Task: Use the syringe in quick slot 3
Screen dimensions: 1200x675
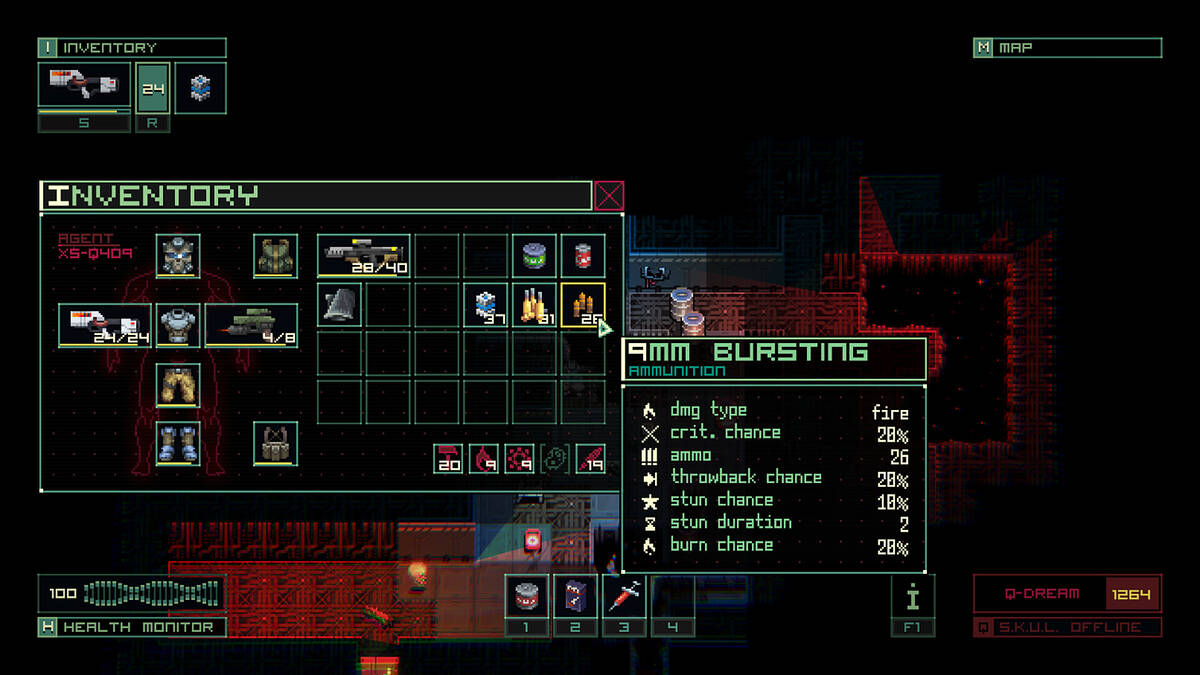Action: (624, 597)
